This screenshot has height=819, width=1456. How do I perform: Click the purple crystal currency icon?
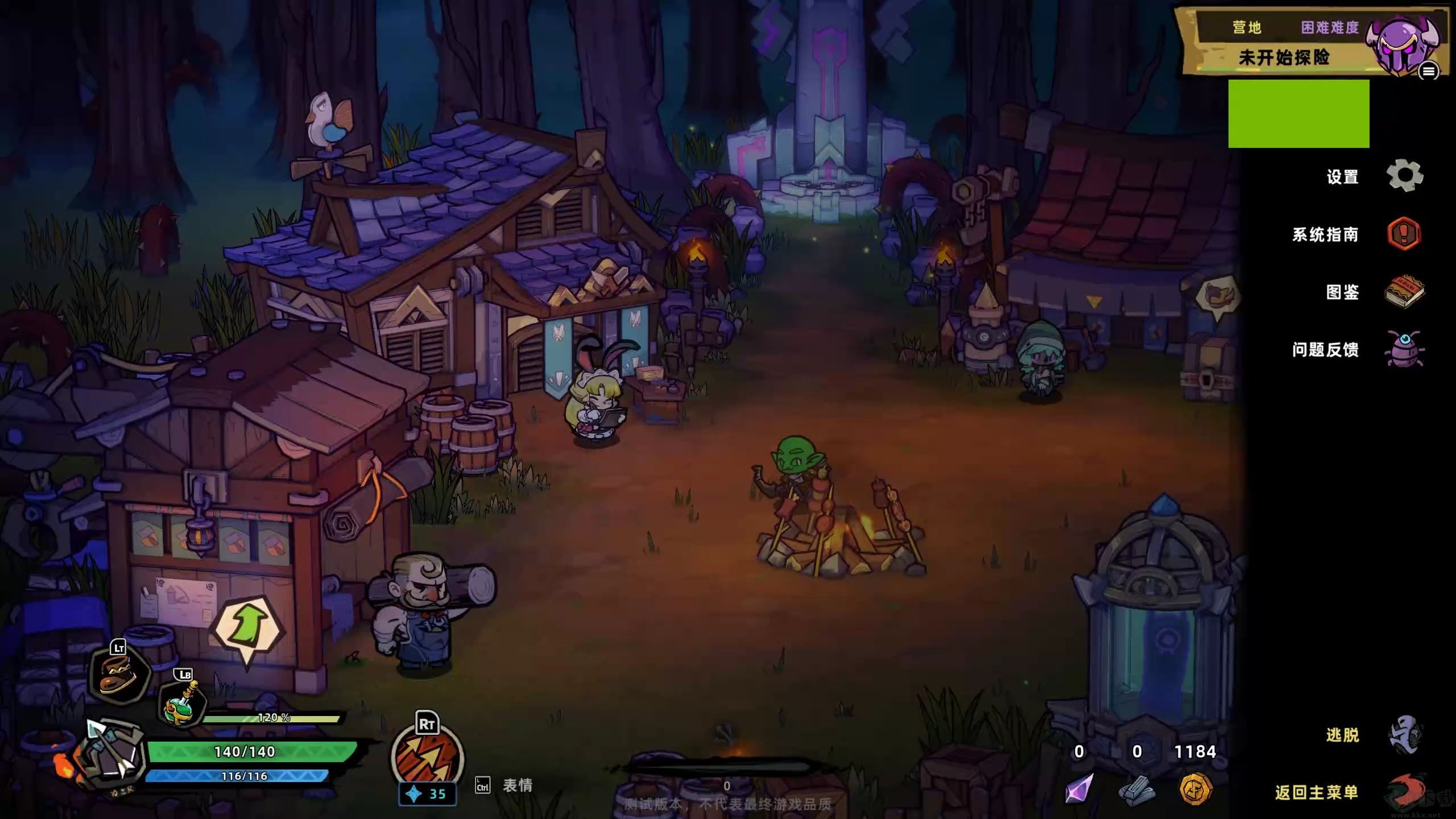pos(1079,789)
